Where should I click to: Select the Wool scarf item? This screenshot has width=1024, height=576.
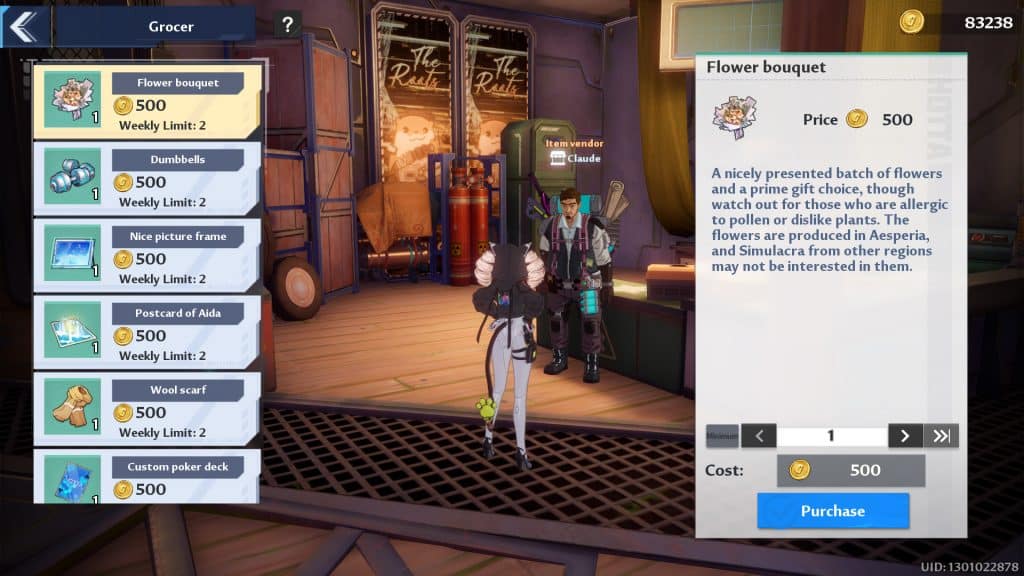click(148, 408)
